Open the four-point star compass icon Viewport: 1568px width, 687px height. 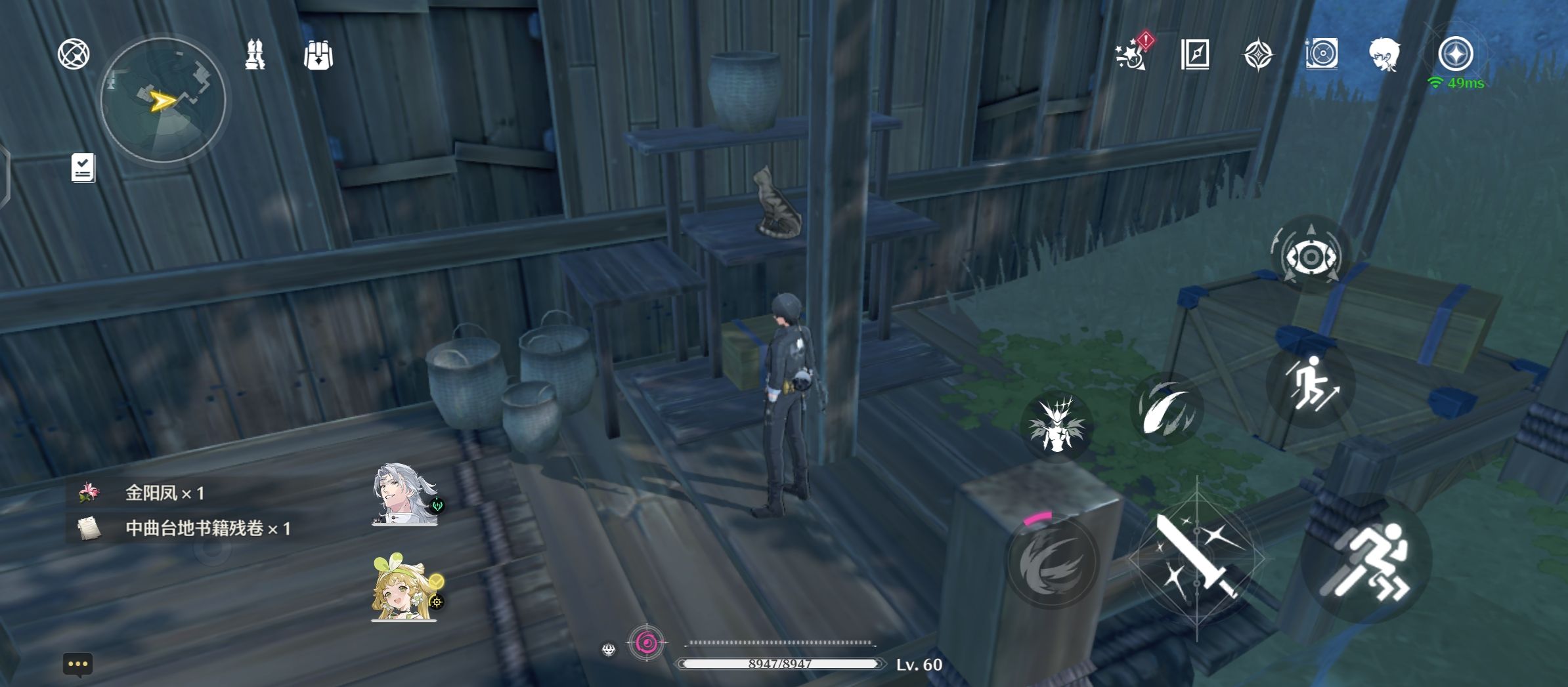[1258, 54]
